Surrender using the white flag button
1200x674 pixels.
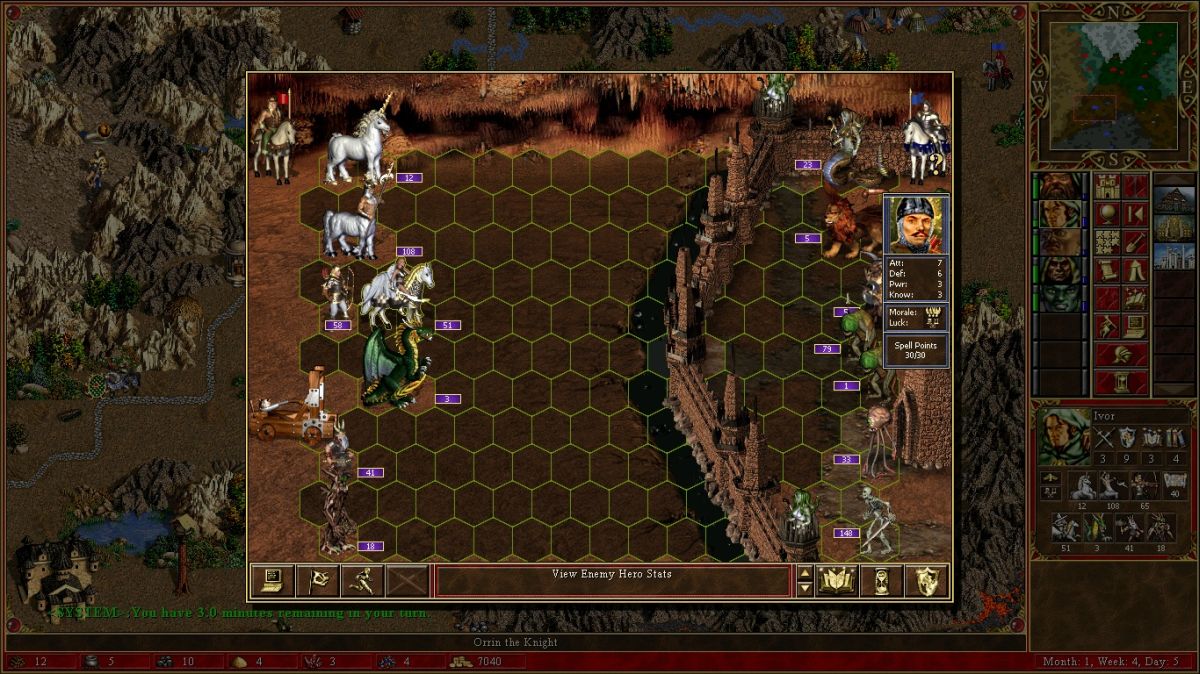coord(314,580)
